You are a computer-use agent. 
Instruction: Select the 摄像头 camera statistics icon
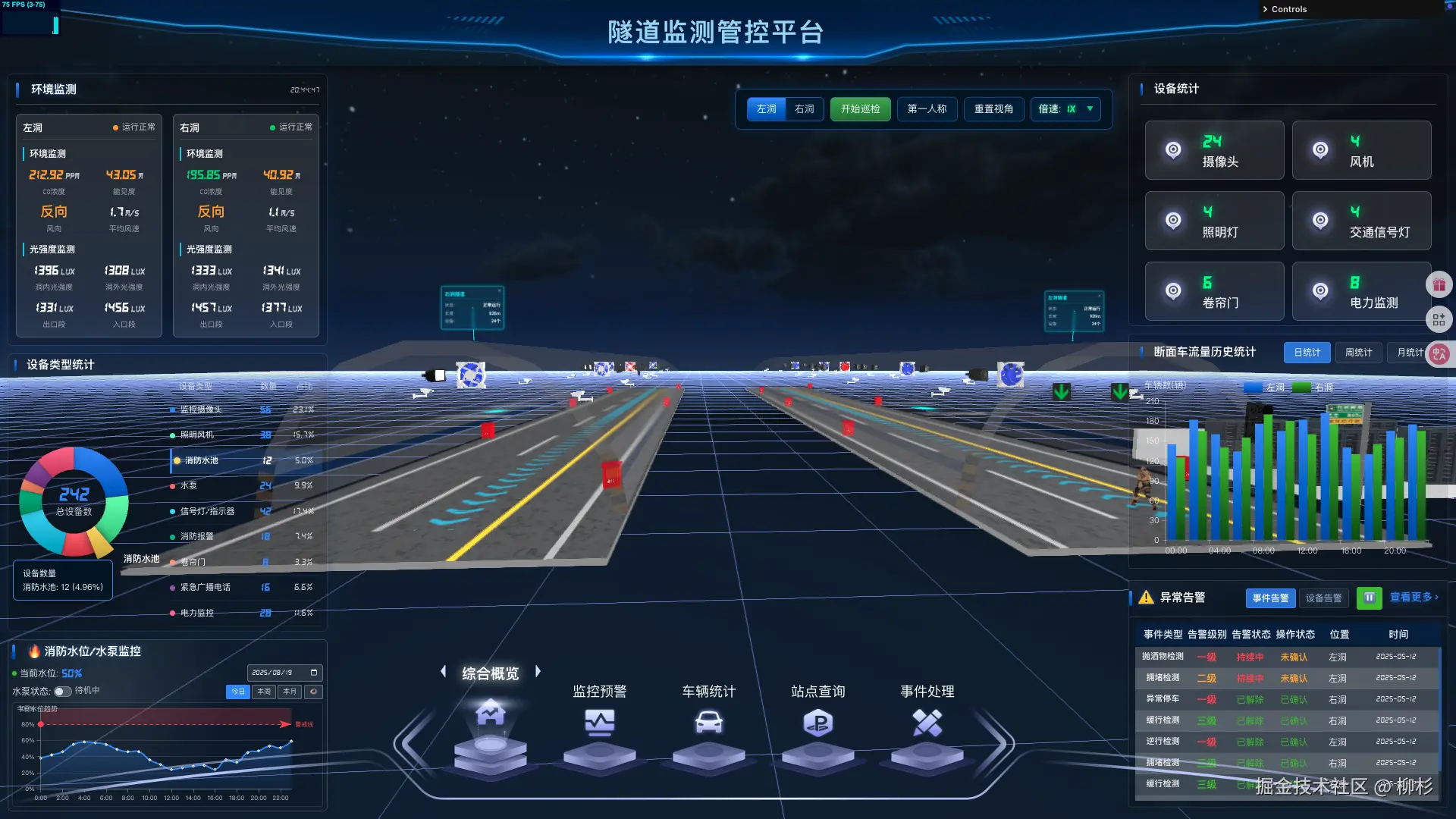pyautogui.click(x=1174, y=149)
